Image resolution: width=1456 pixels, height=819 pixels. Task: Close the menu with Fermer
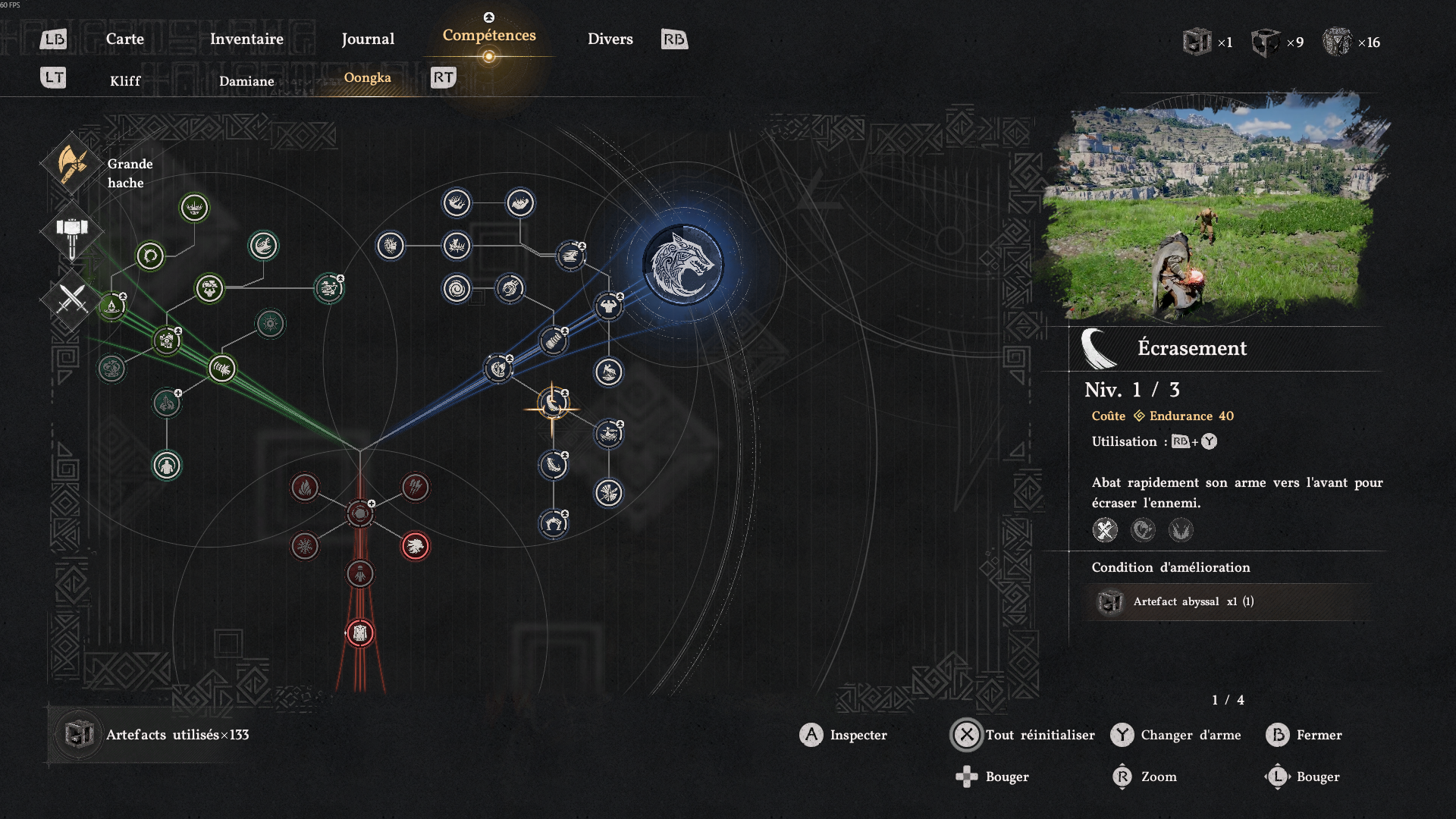1304,735
